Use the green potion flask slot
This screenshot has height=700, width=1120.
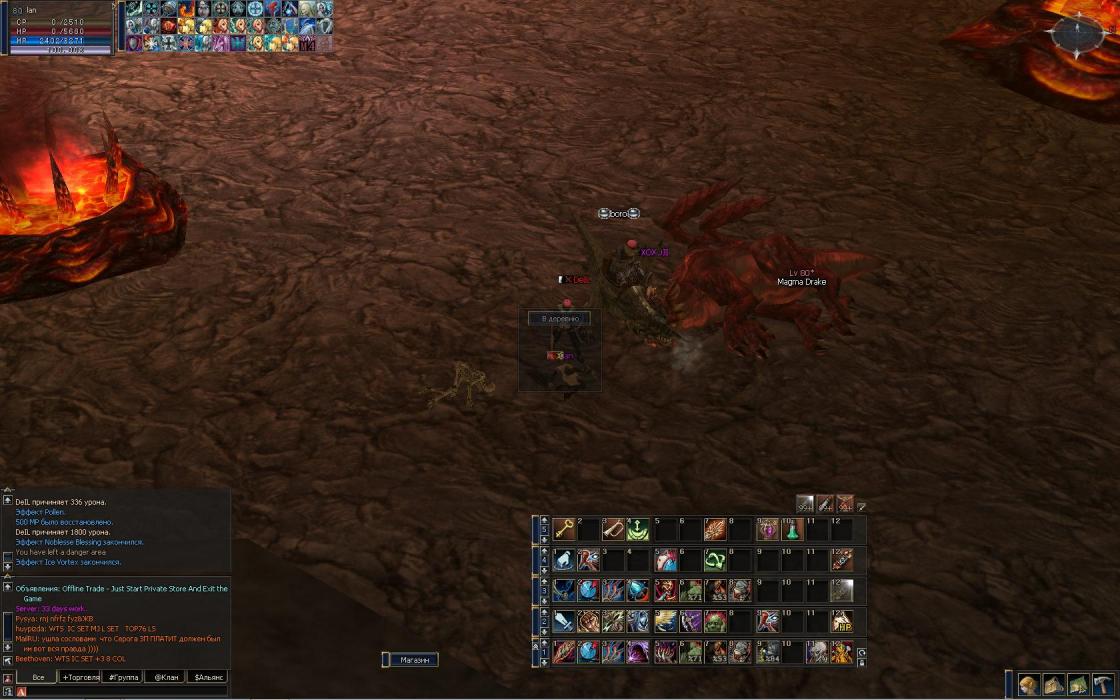point(792,529)
